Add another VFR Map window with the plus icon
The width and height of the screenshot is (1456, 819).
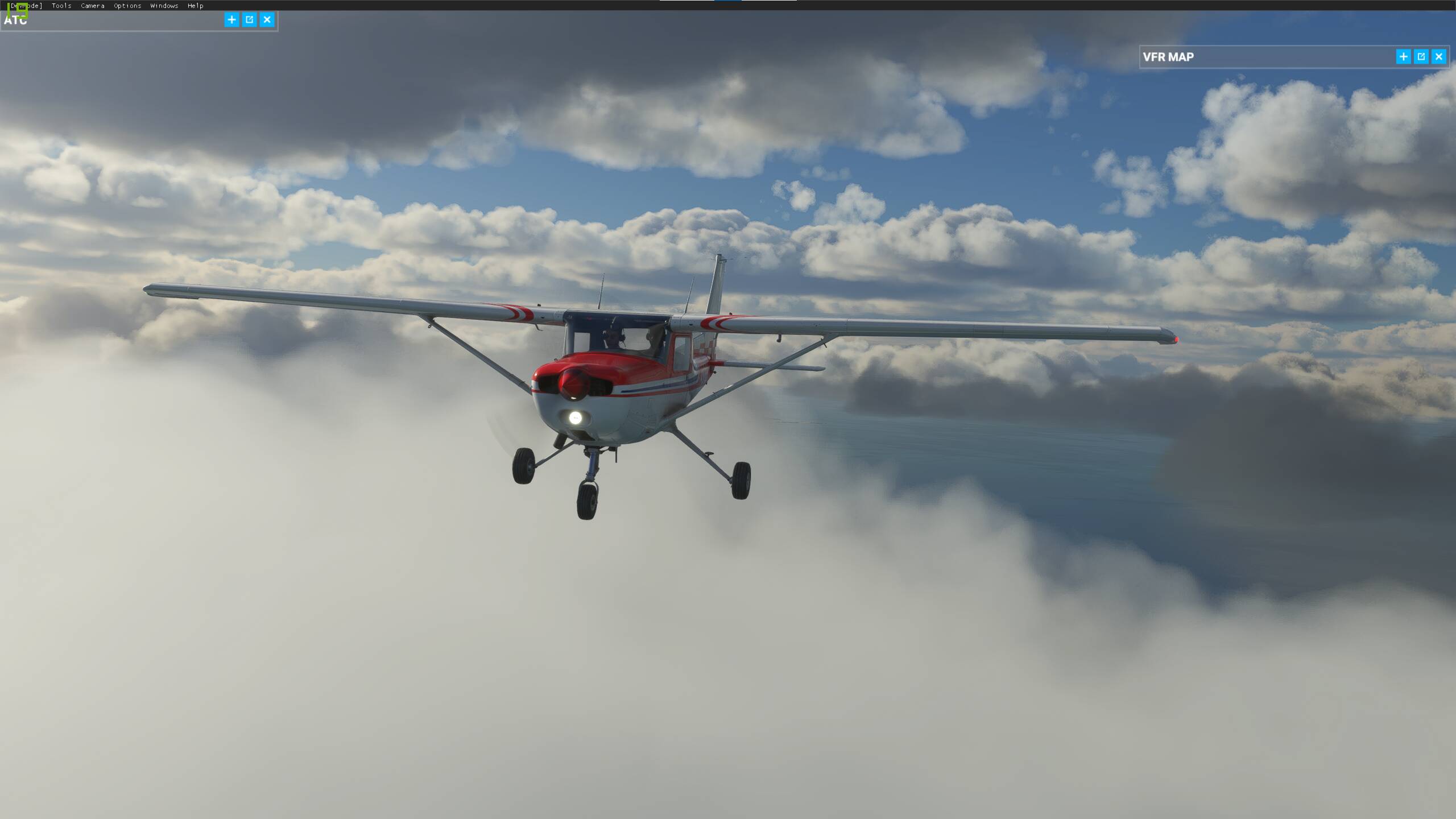[x=1403, y=57]
